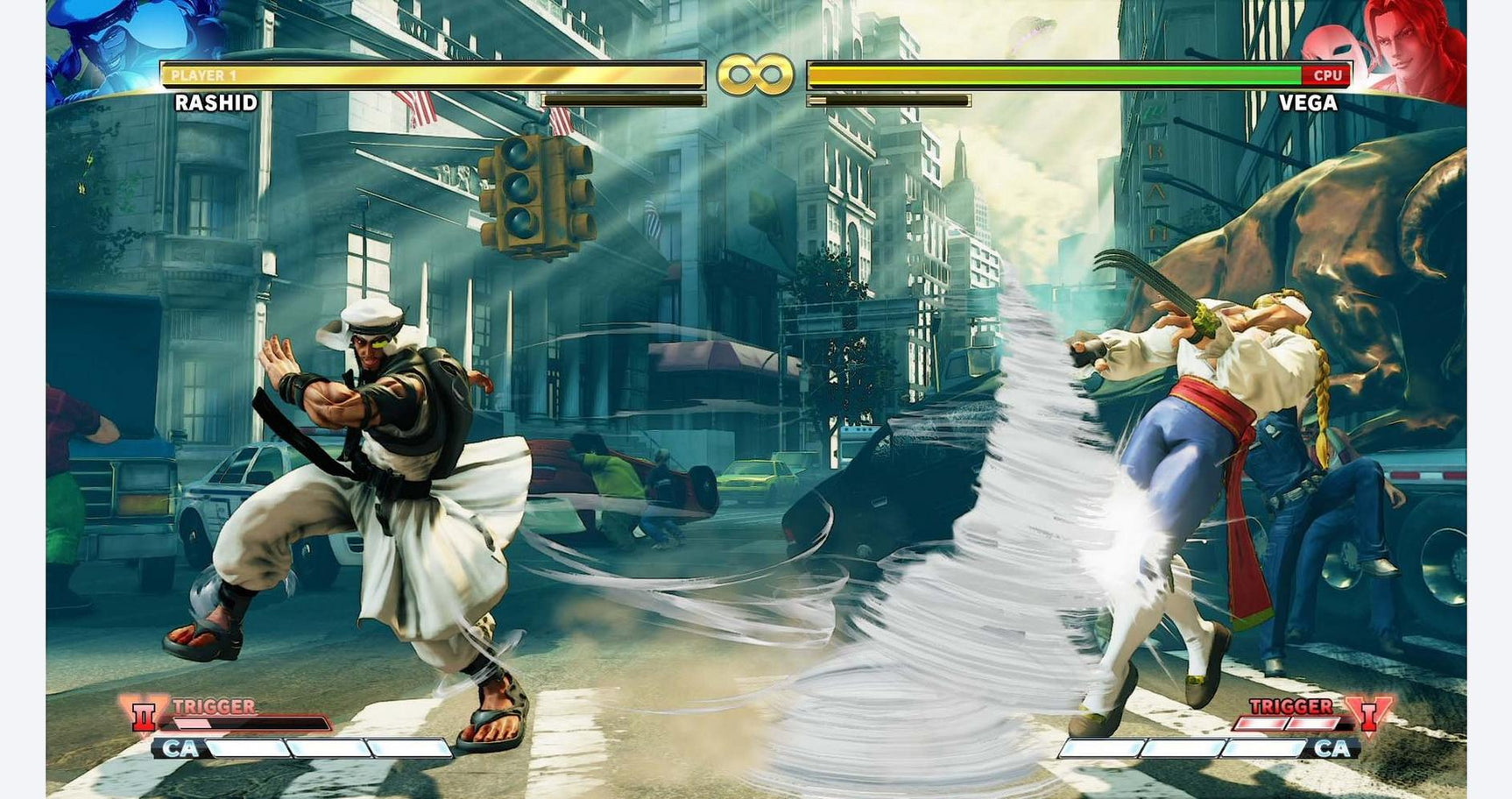This screenshot has width=1512, height=799.
Task: Click the infinity round timer emblem
Action: click(x=755, y=74)
